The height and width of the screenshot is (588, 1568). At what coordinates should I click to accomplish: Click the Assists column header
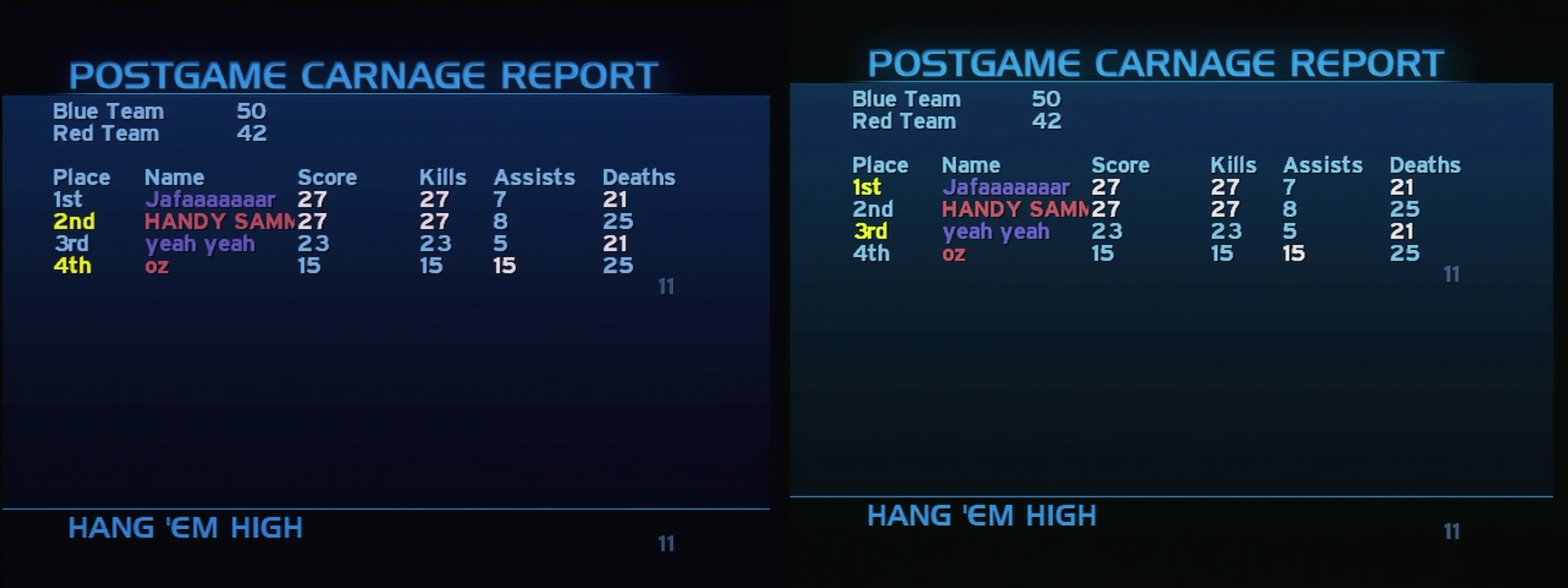(534, 176)
